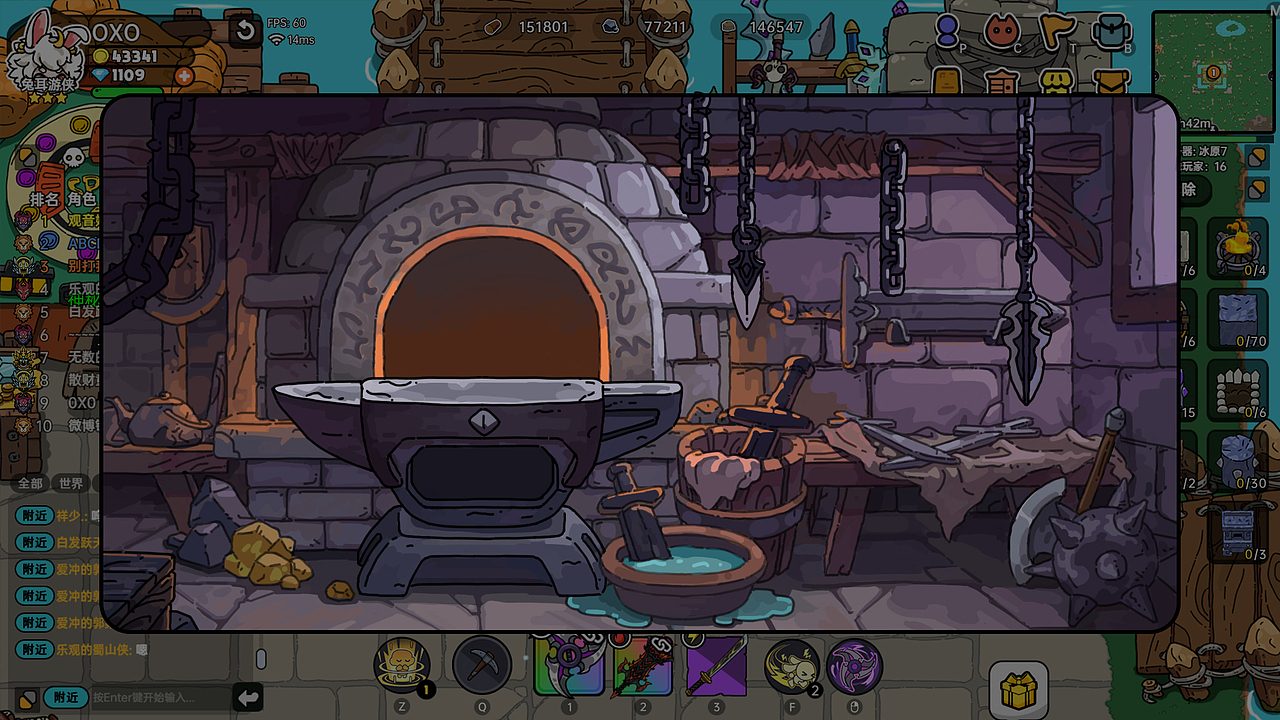Open the orange flag menu
The height and width of the screenshot is (720, 1280).
tap(1055, 31)
